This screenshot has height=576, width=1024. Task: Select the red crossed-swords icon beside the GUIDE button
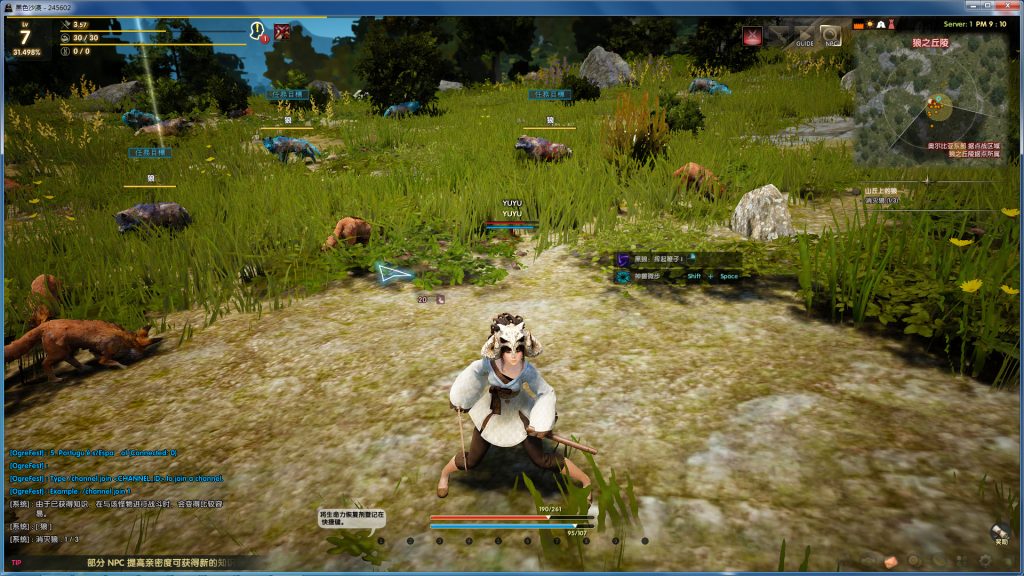click(752, 36)
